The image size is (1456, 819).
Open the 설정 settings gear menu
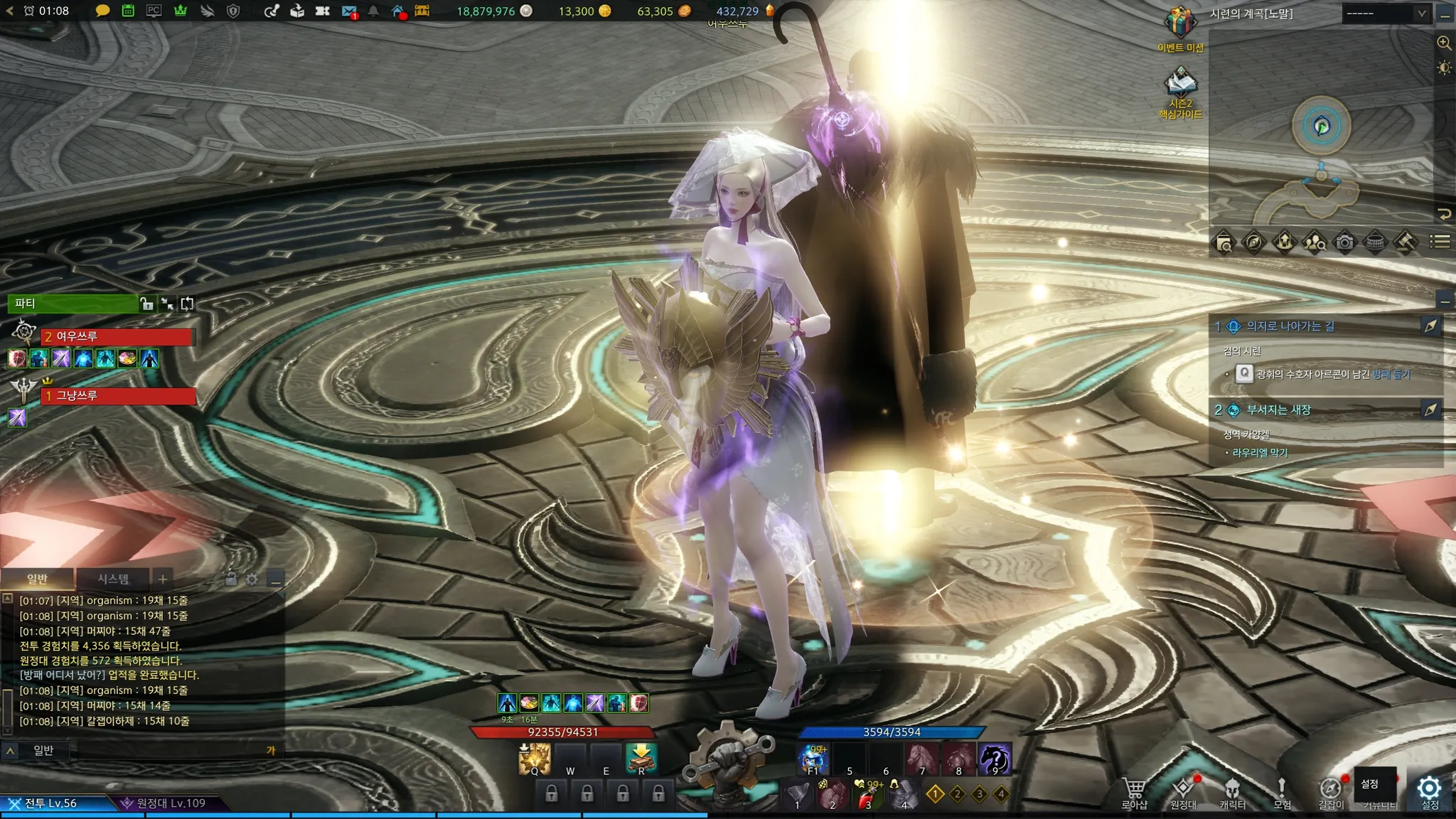1428,788
